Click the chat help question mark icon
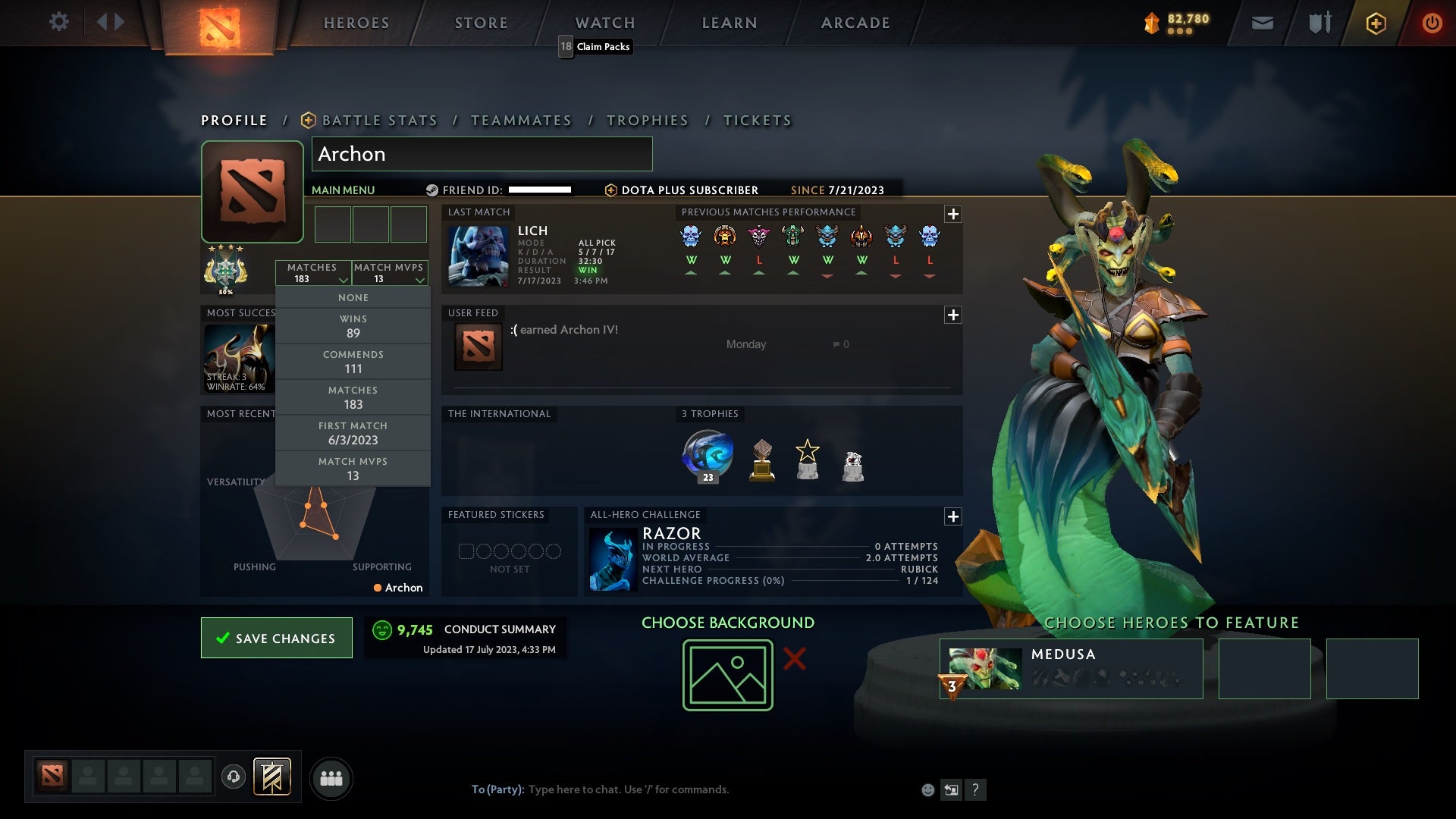This screenshot has width=1456, height=819. point(975,789)
